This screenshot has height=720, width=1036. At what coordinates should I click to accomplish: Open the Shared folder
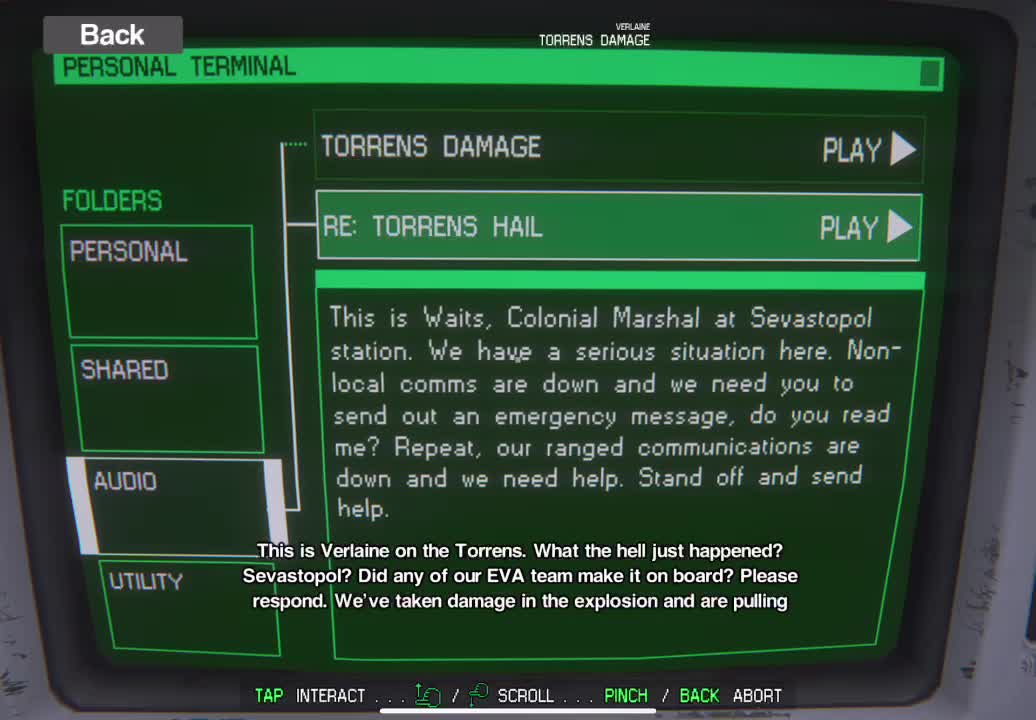[x=167, y=398]
